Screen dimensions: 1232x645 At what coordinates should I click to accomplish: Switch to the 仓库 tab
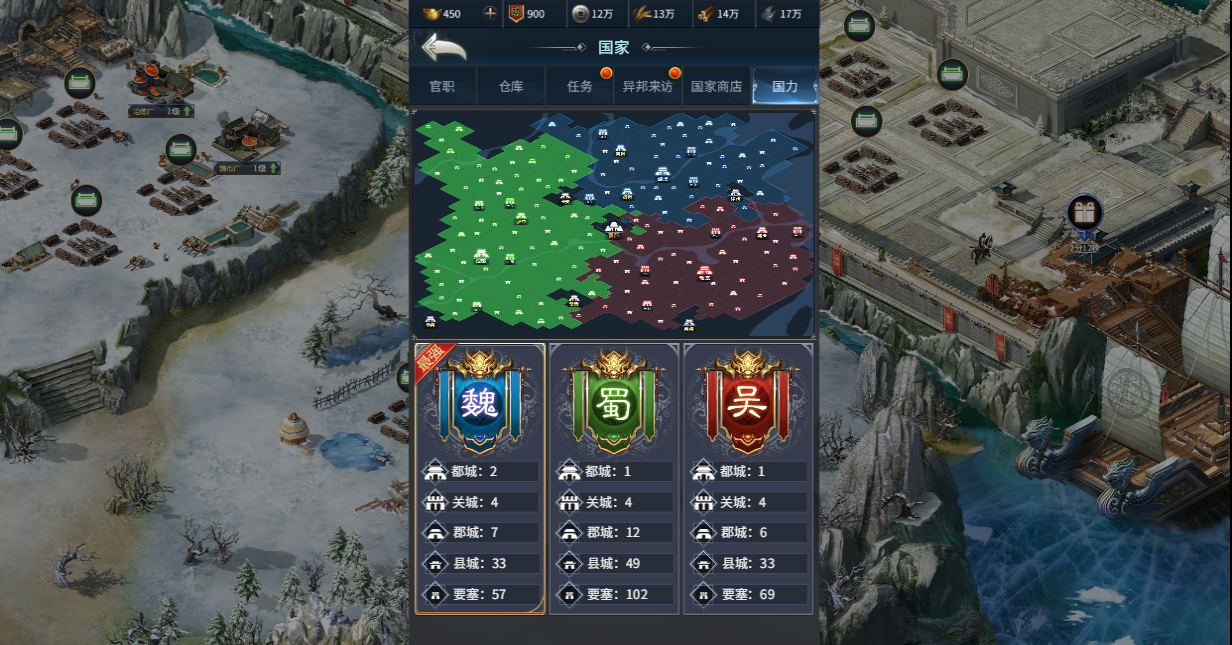click(511, 86)
